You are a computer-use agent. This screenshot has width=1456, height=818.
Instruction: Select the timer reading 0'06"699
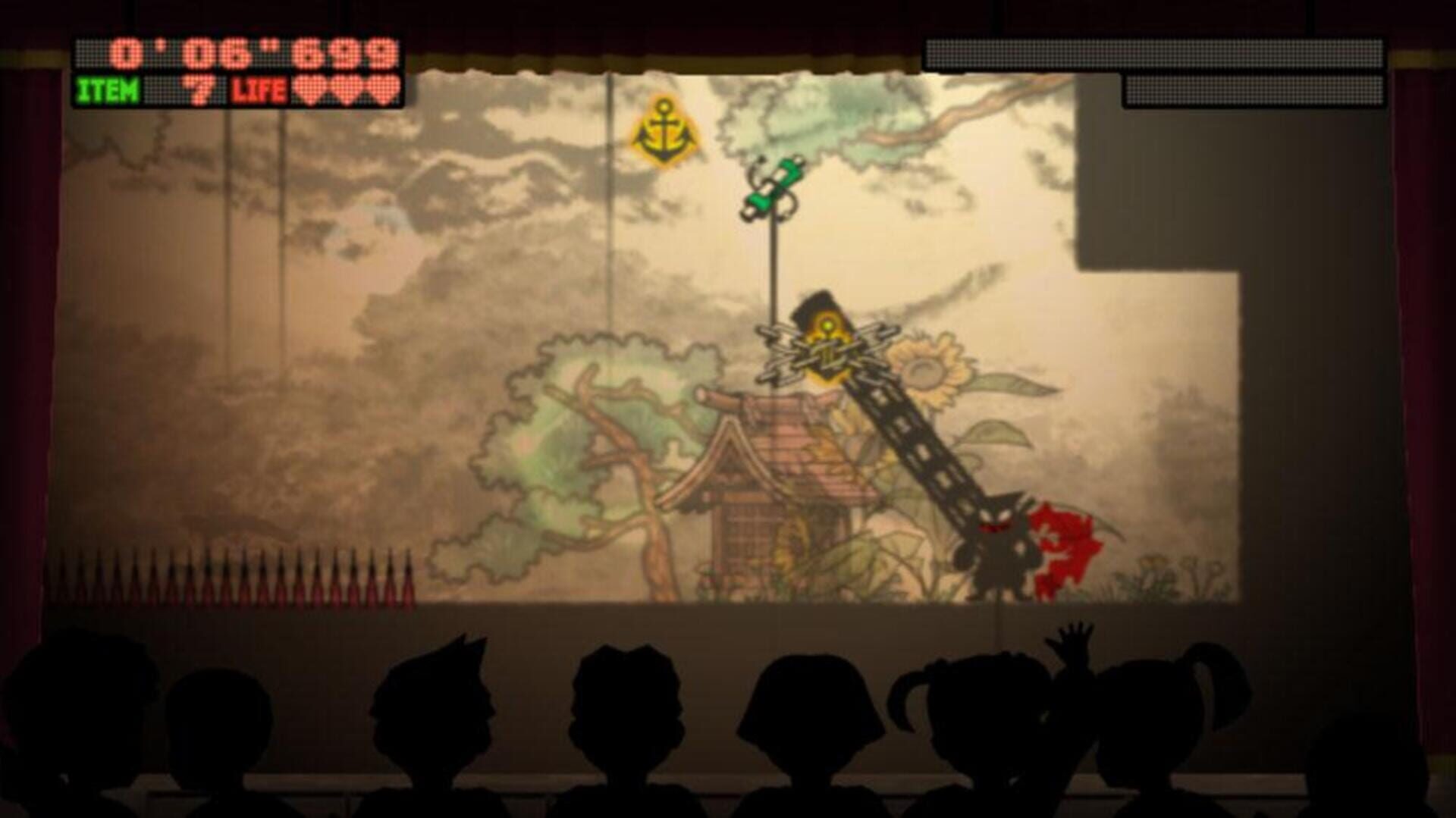click(x=250, y=53)
